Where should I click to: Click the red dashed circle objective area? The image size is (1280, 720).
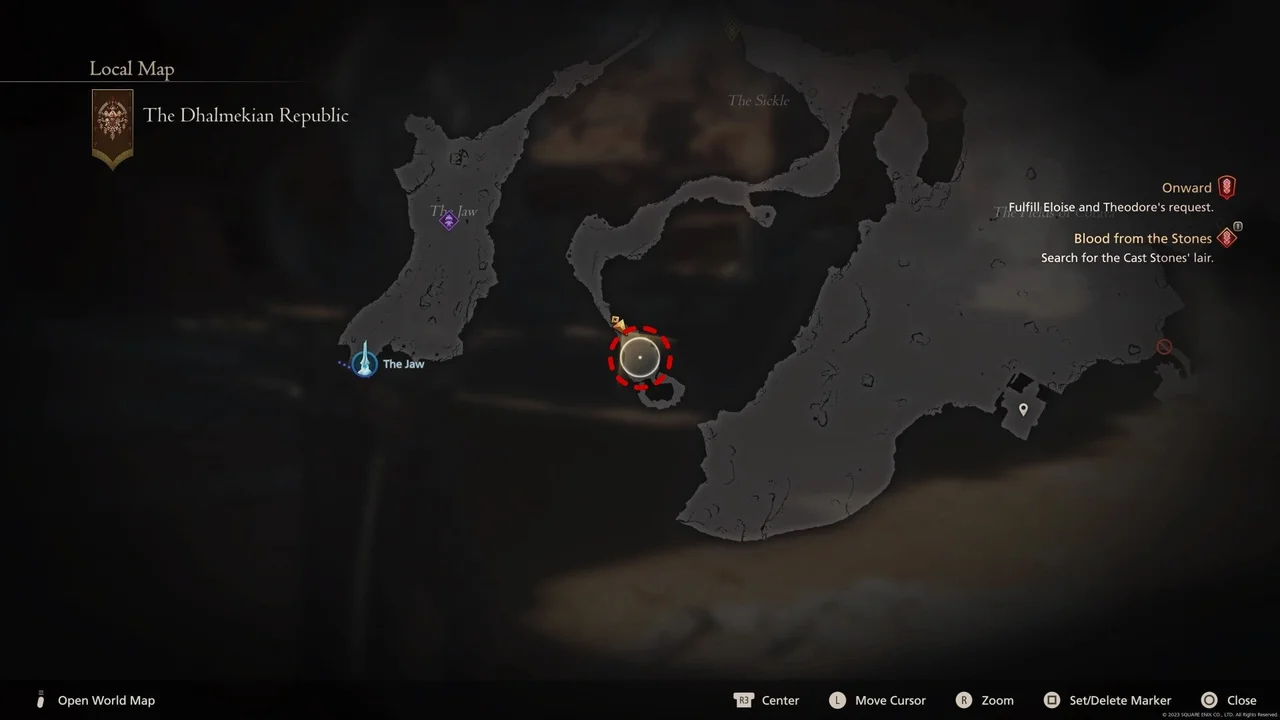click(639, 357)
